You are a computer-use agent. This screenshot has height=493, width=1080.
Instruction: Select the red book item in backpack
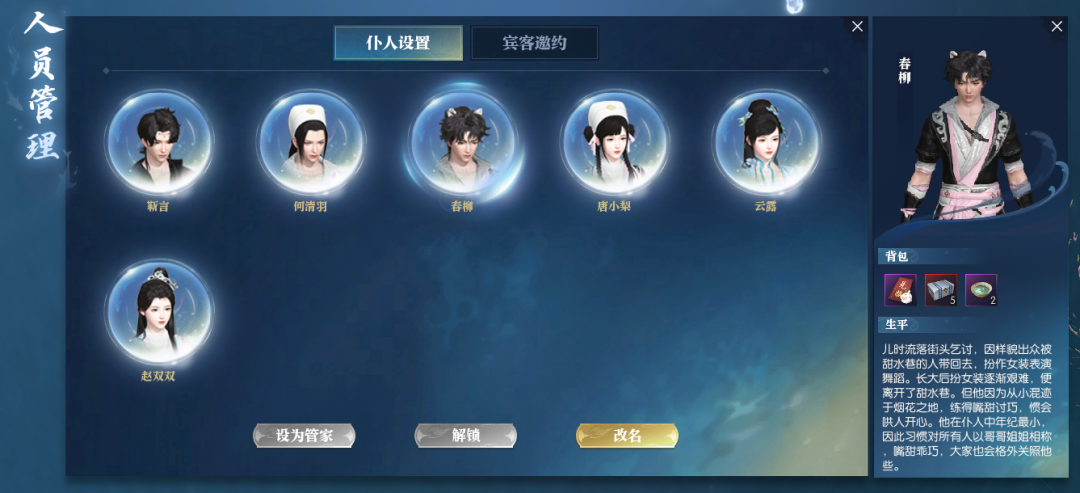[x=900, y=290]
